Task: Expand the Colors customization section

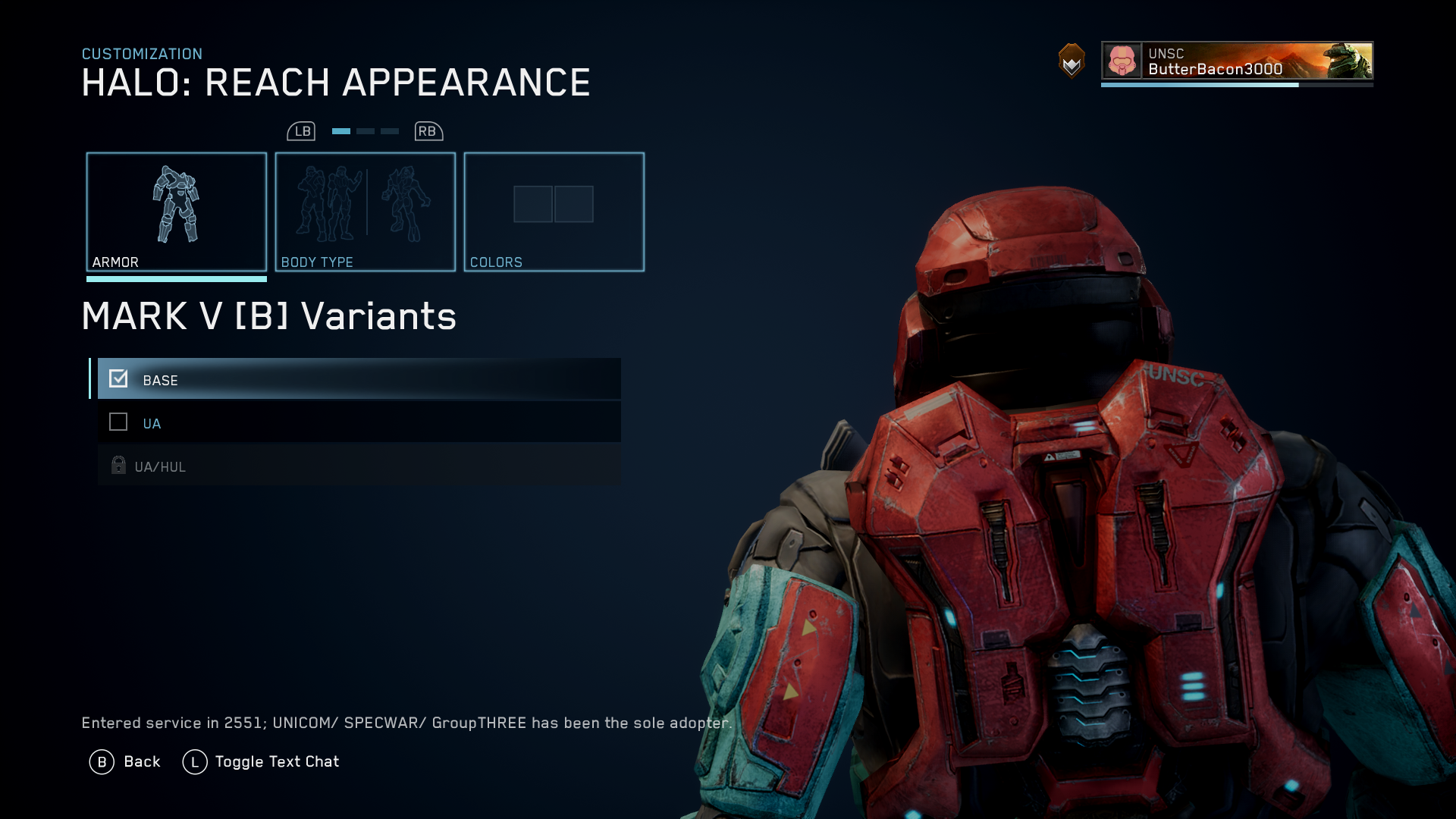Action: click(x=554, y=211)
